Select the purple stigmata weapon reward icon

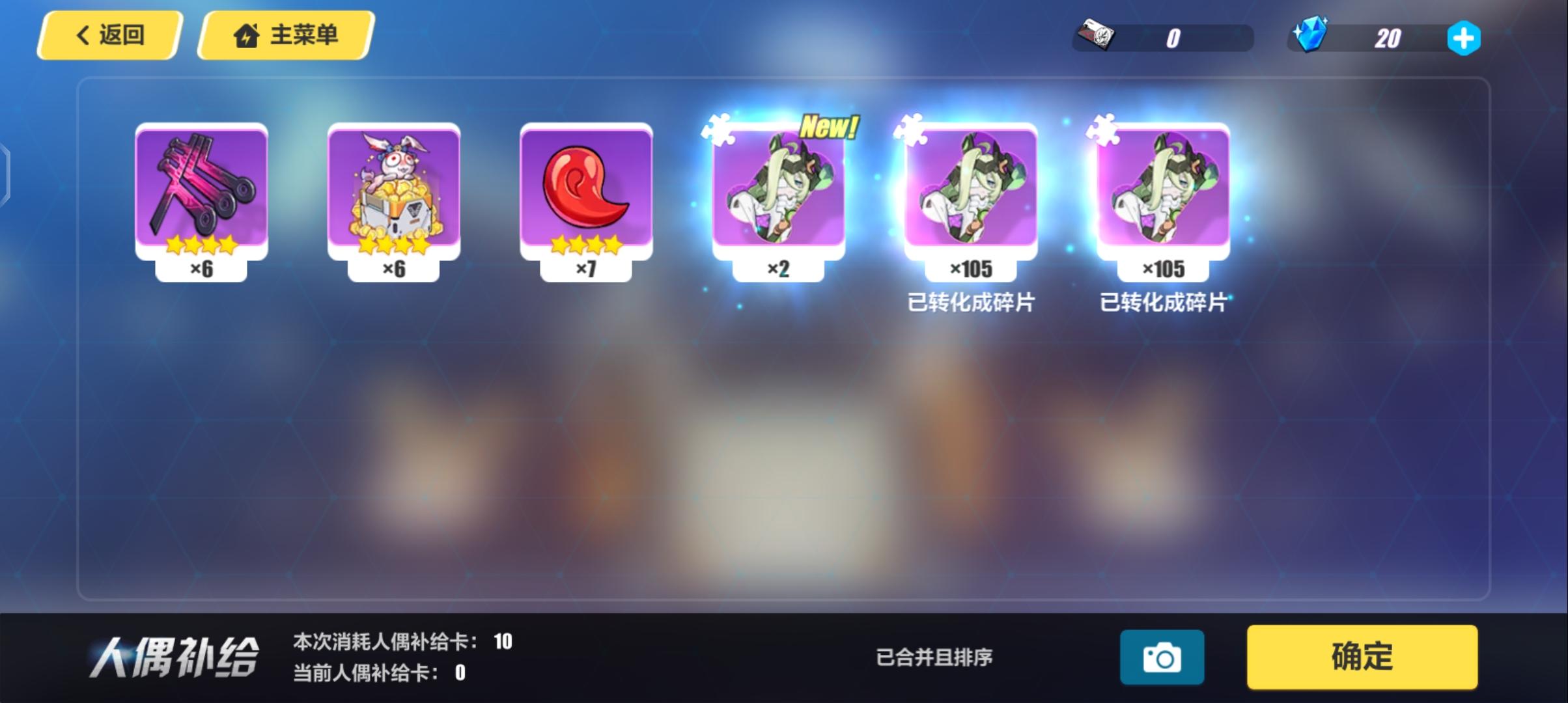click(x=202, y=189)
